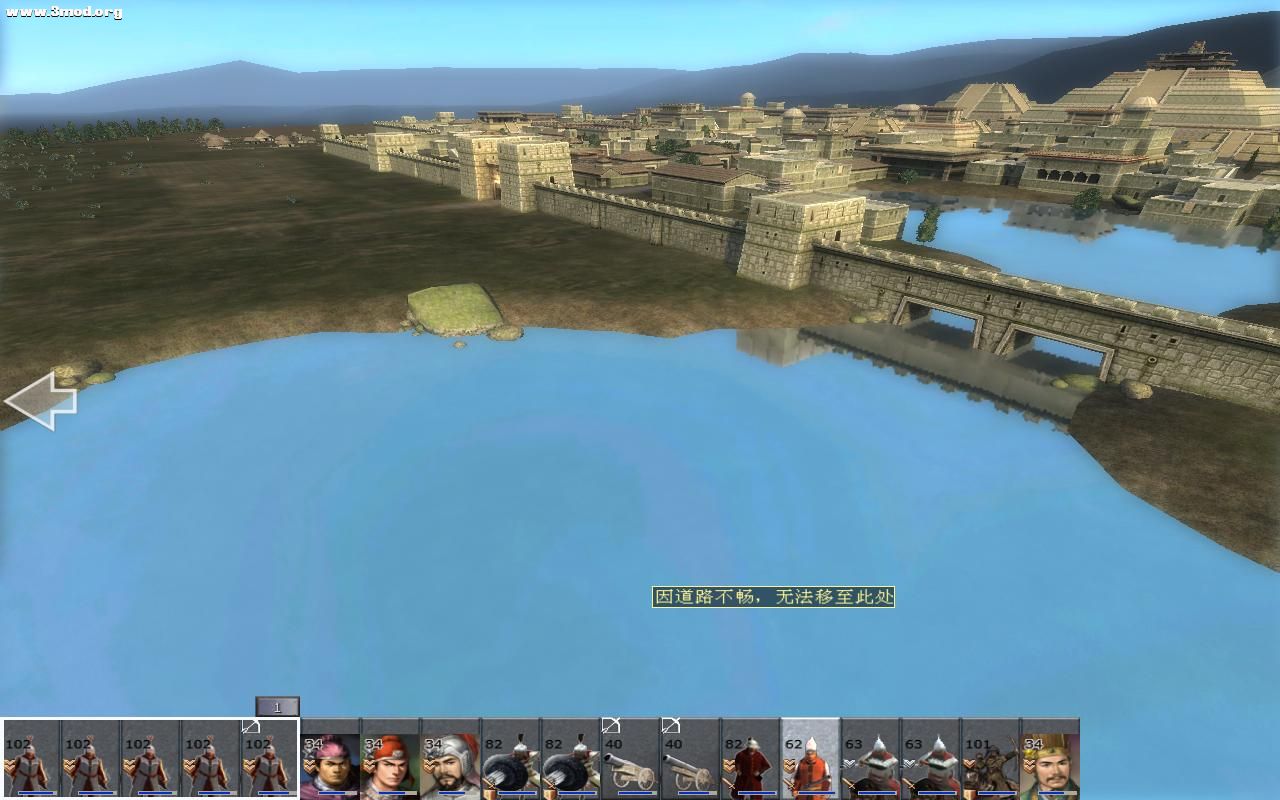Image resolution: width=1280 pixels, height=800 pixels.
Task: Select army group number 1 button
Action: coord(277,707)
